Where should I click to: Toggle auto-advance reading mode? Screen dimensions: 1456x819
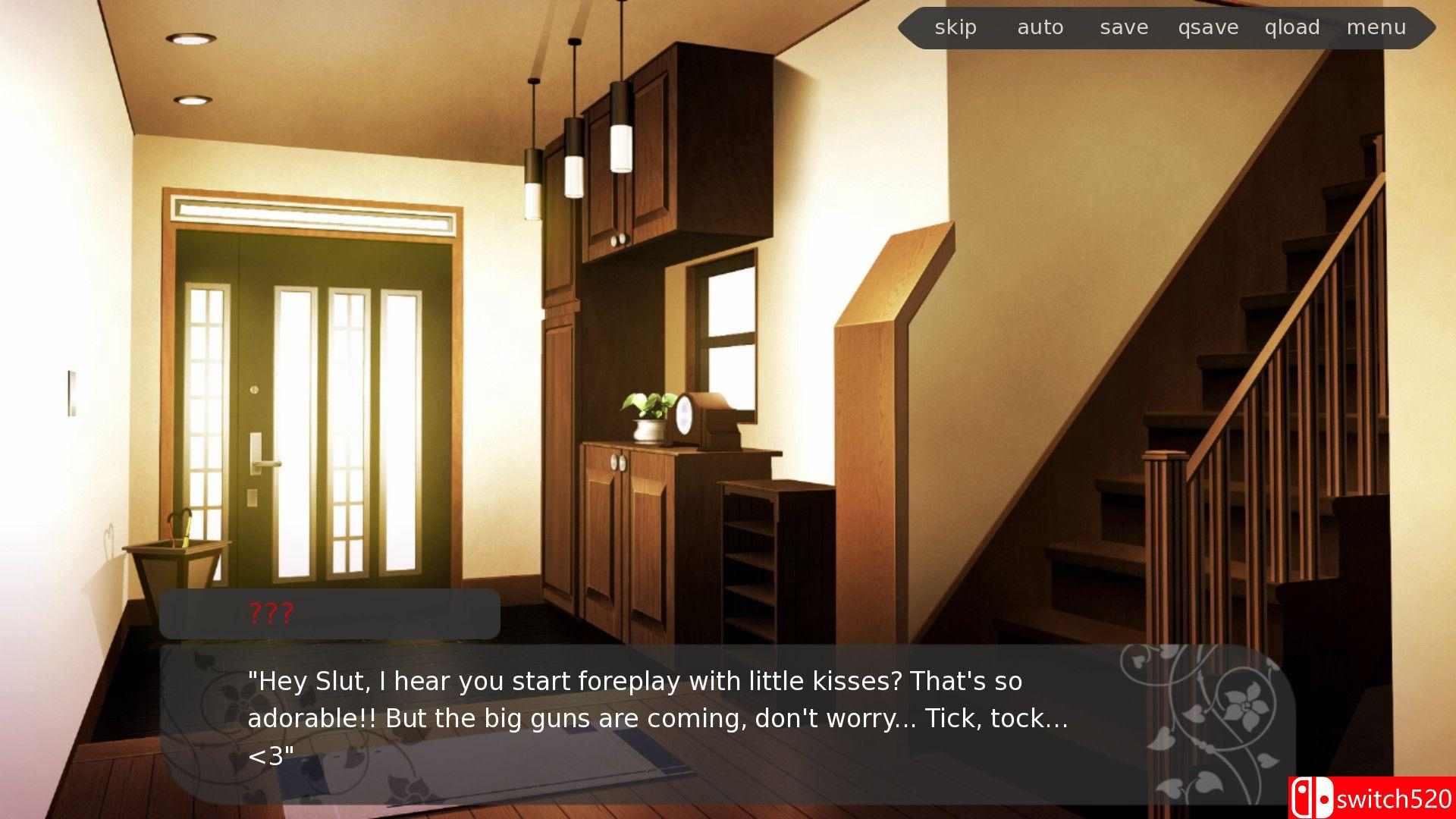point(1040,27)
